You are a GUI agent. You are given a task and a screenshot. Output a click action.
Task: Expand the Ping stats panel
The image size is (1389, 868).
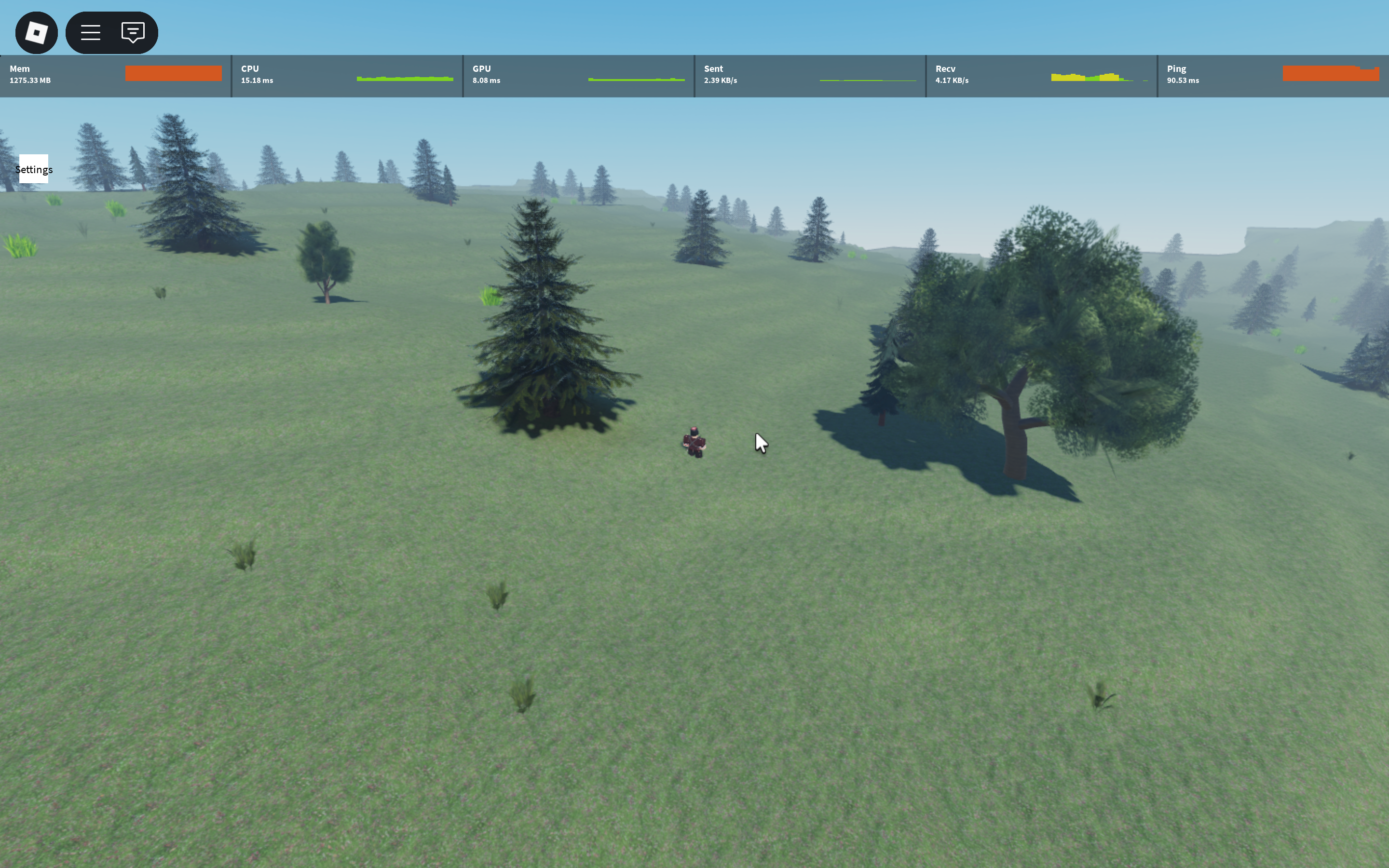(x=1272, y=76)
